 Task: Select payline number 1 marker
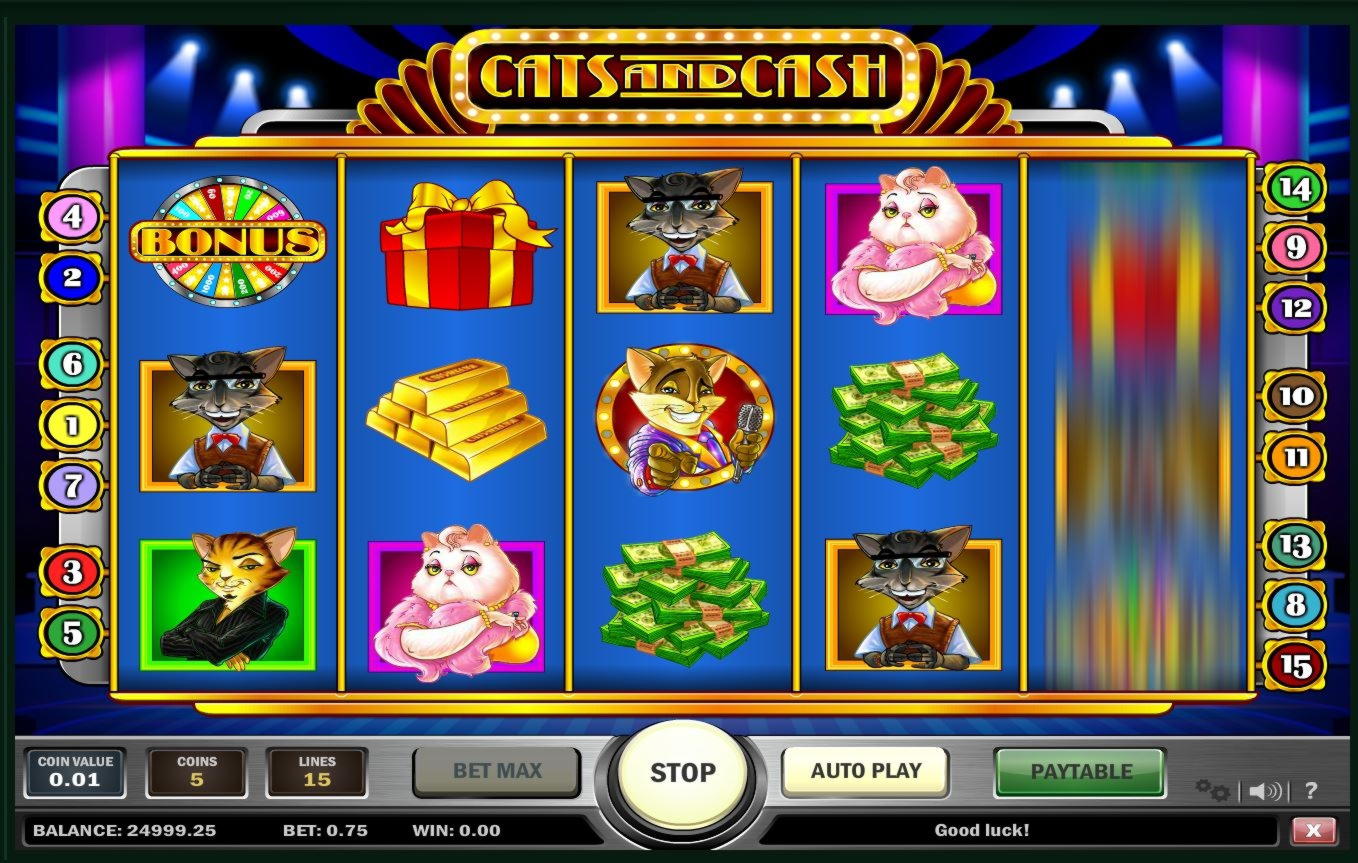[72, 426]
